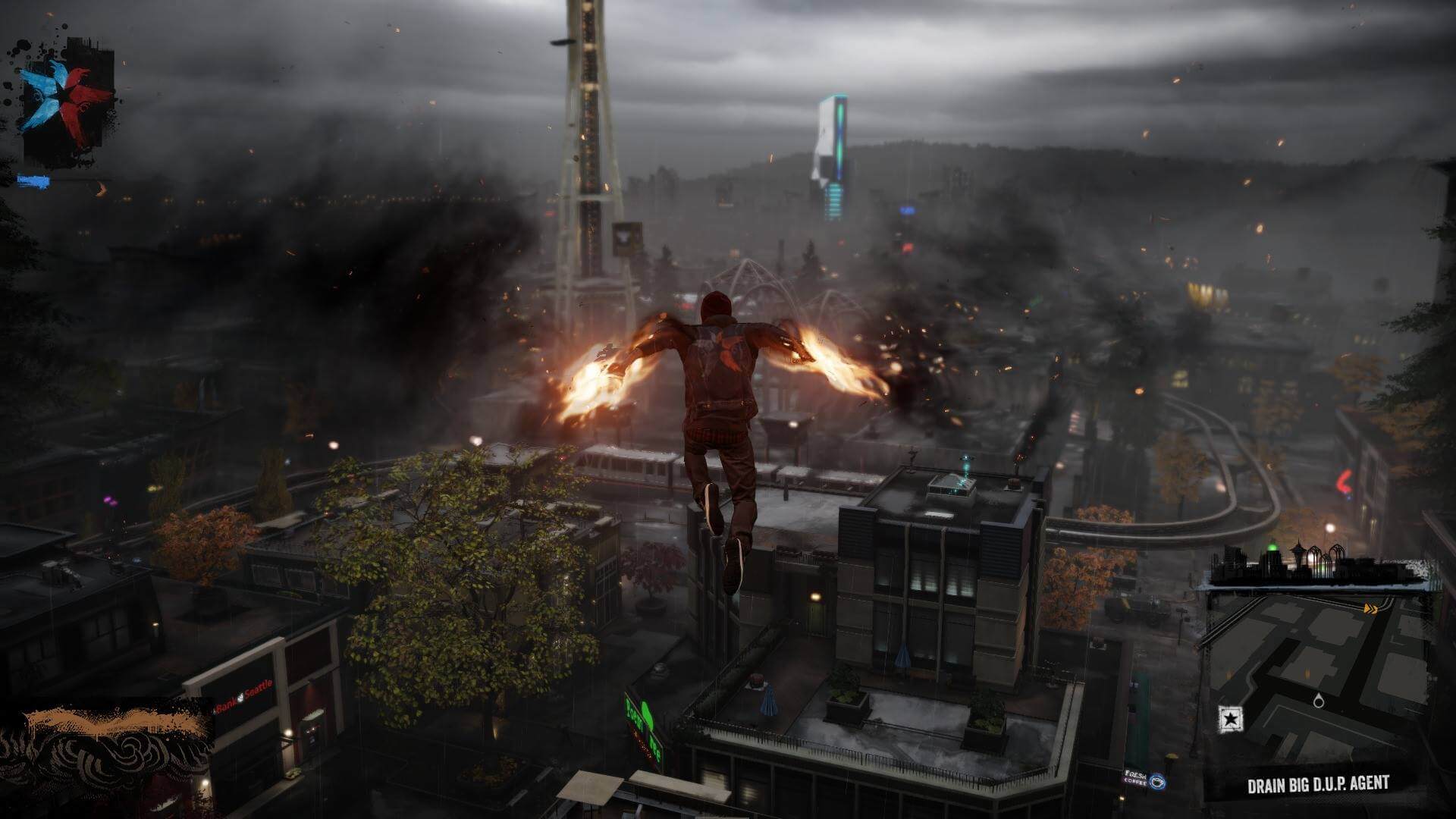Click the Space Needle silhouette above the minimap
Image resolution: width=1456 pixels, height=819 pixels.
(1298, 551)
